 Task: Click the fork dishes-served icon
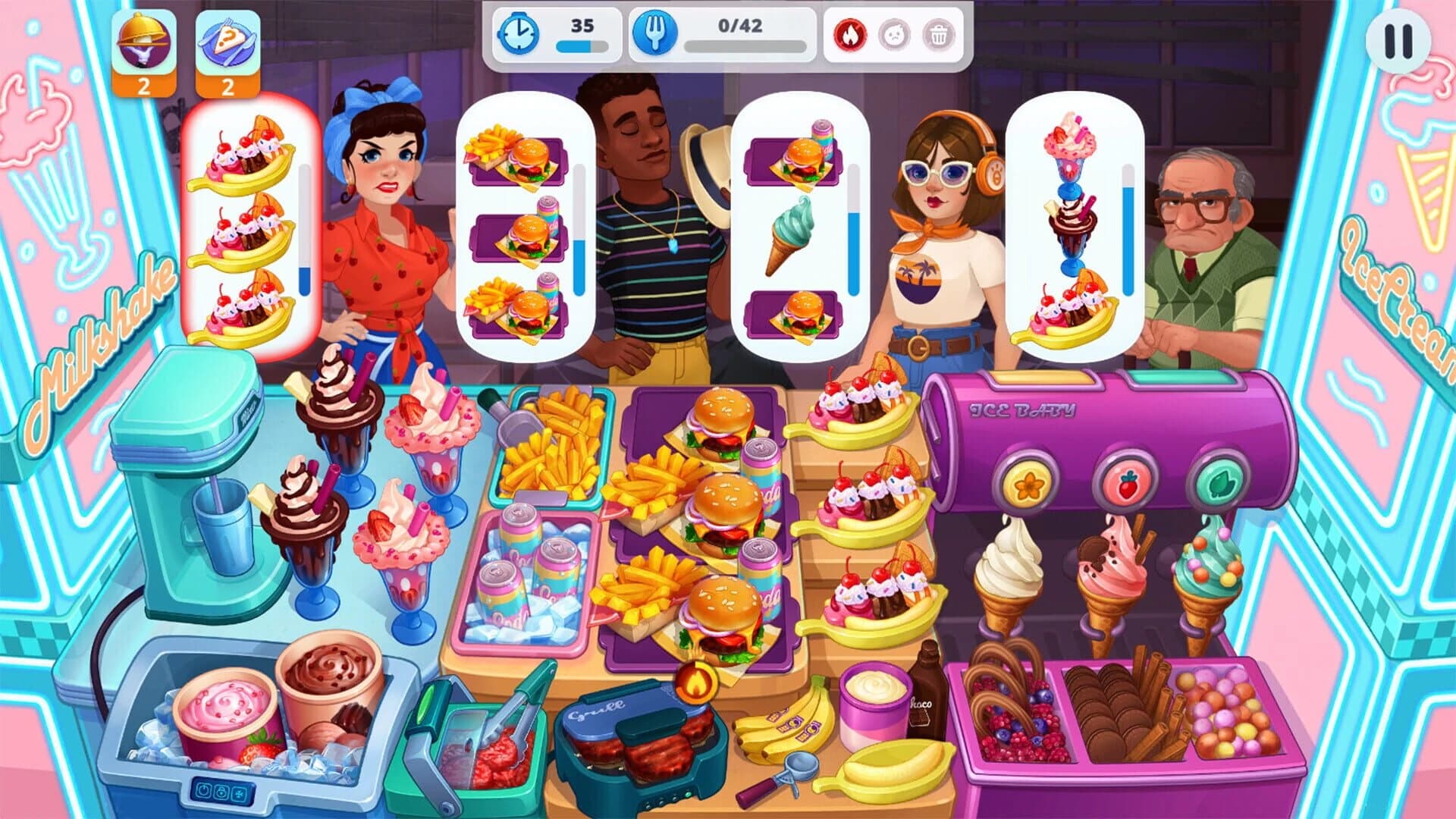[657, 34]
